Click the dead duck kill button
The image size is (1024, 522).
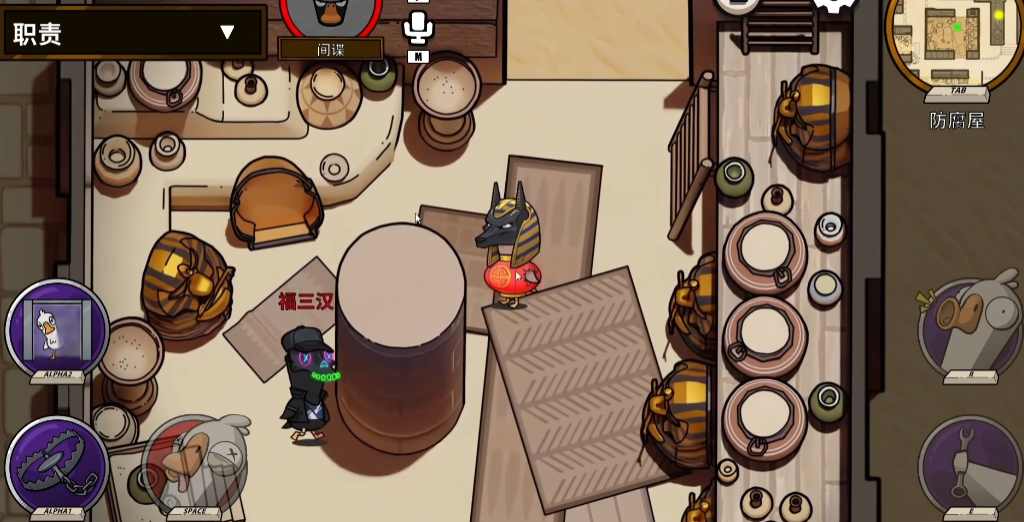point(194,463)
